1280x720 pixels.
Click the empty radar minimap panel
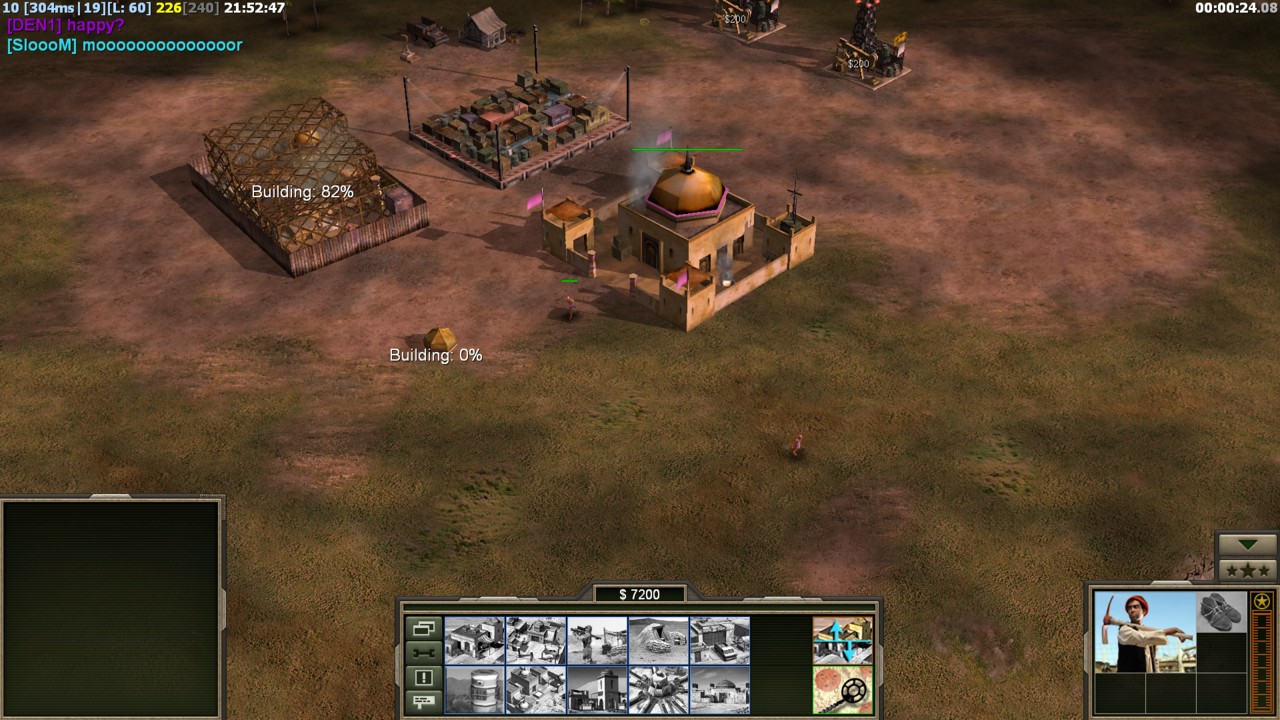[x=110, y=608]
